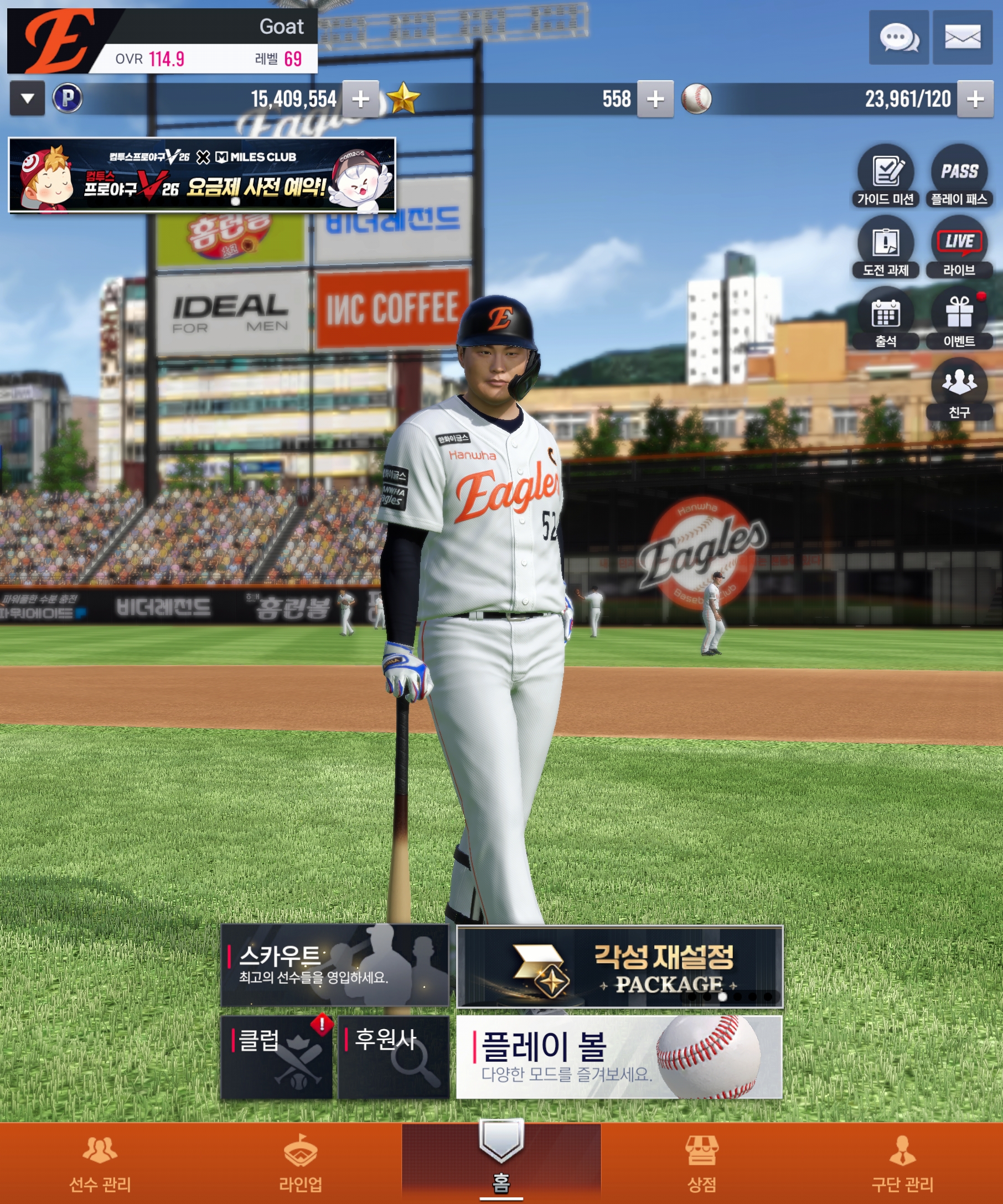Viewport: 1003px width, 1204px height.
Task: Add more baseballs with plus button
Action: (x=974, y=99)
